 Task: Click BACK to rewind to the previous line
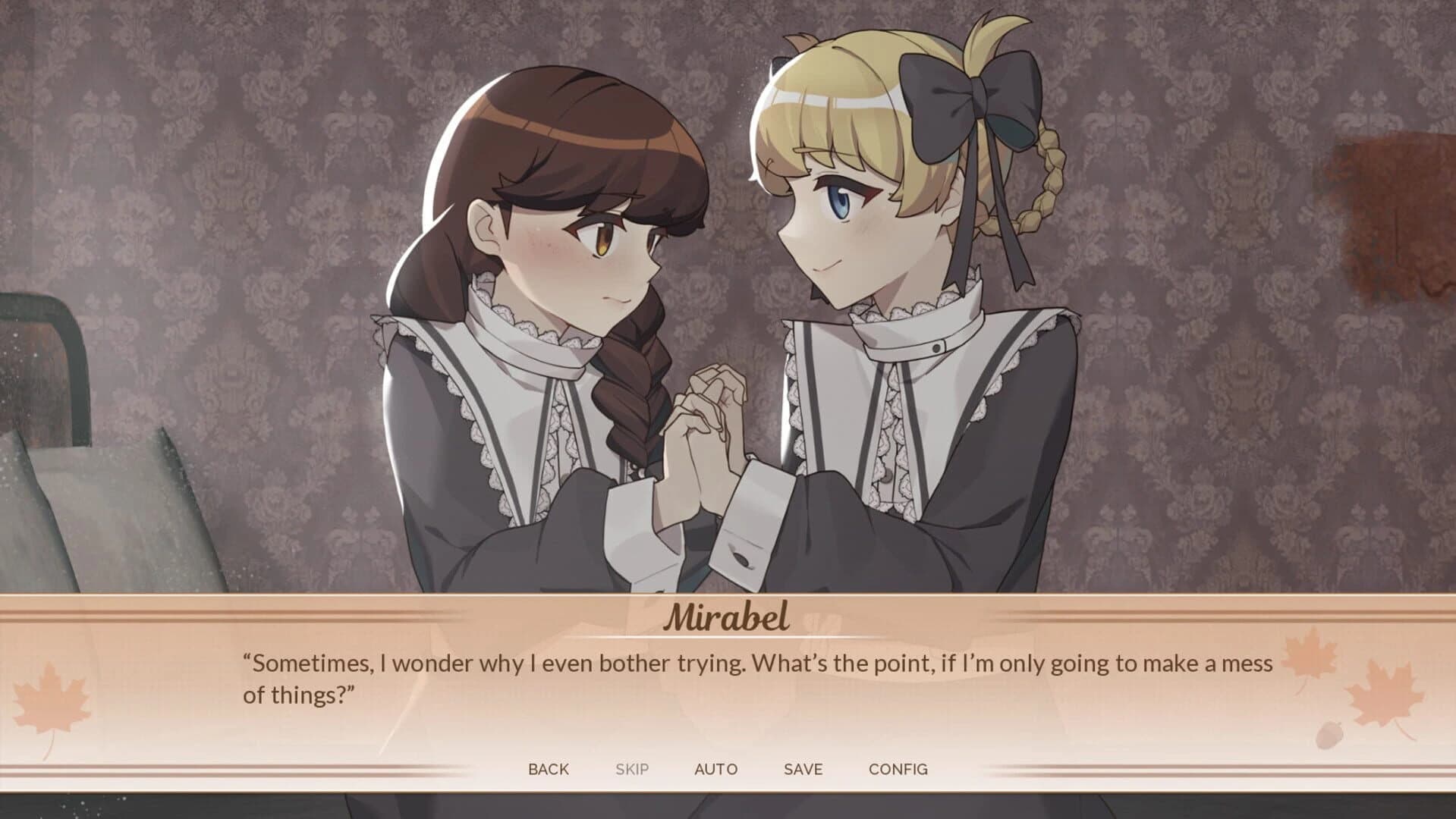(550, 768)
